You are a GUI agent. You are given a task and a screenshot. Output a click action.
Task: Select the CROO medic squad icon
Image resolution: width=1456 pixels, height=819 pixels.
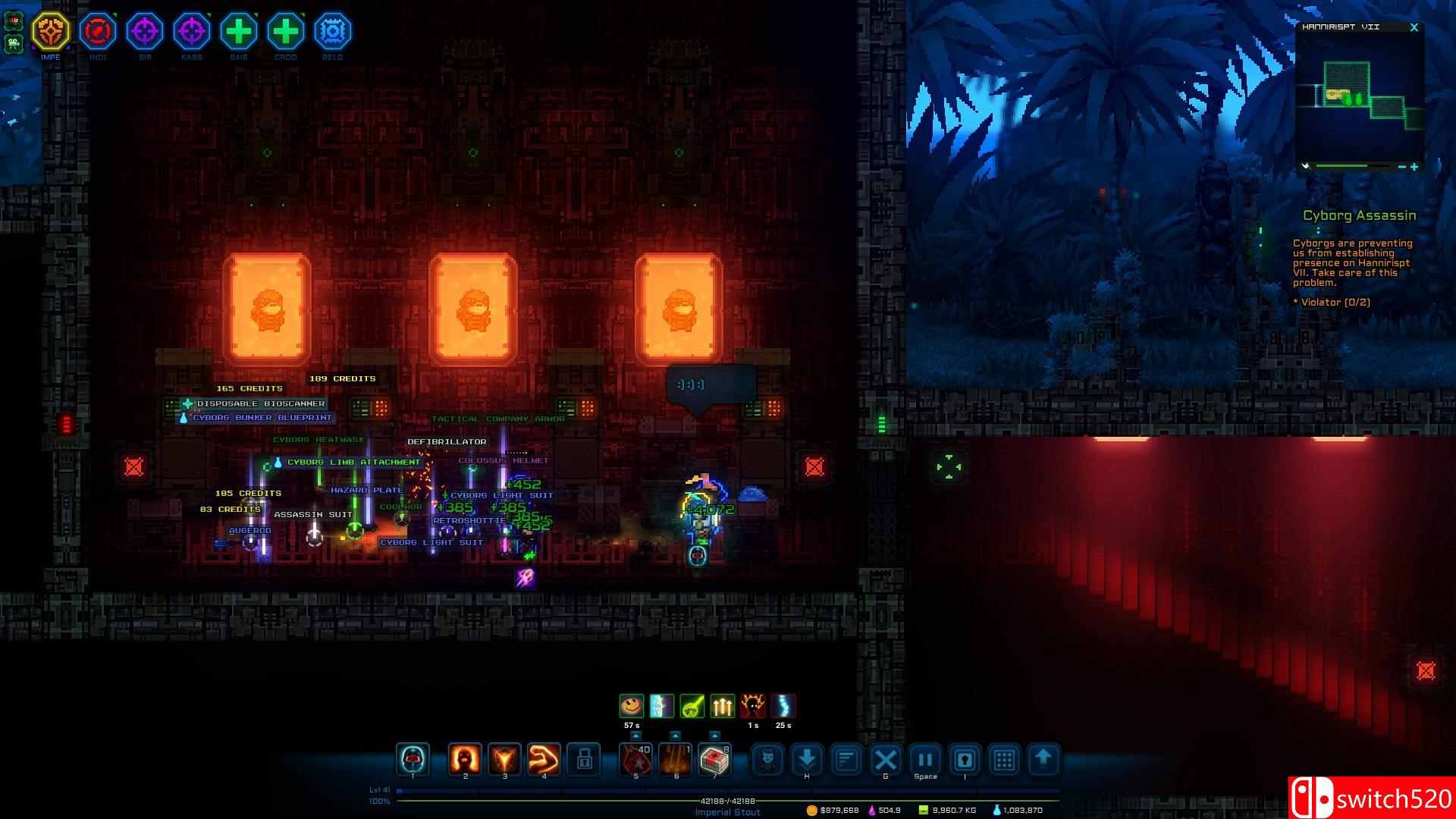click(x=285, y=31)
